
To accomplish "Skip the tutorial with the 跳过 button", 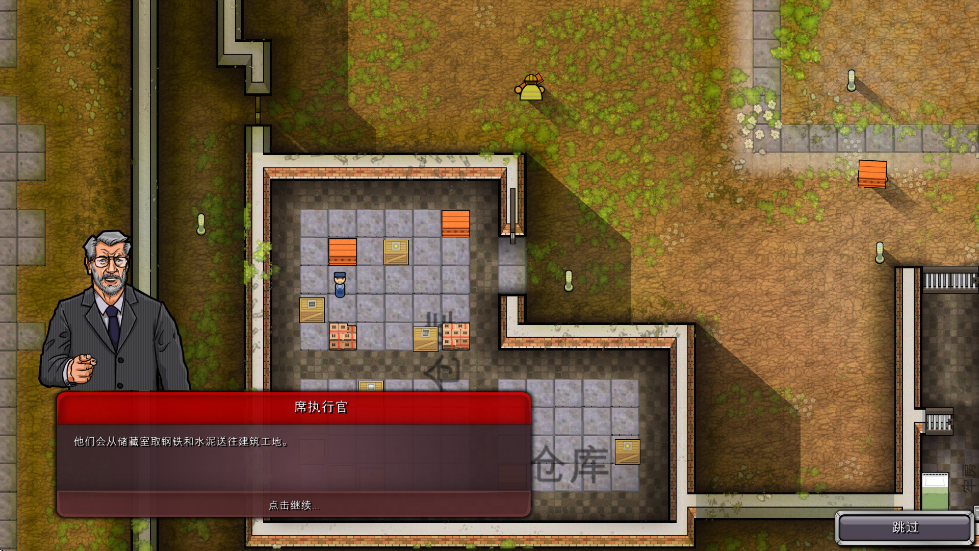I will (x=904, y=527).
